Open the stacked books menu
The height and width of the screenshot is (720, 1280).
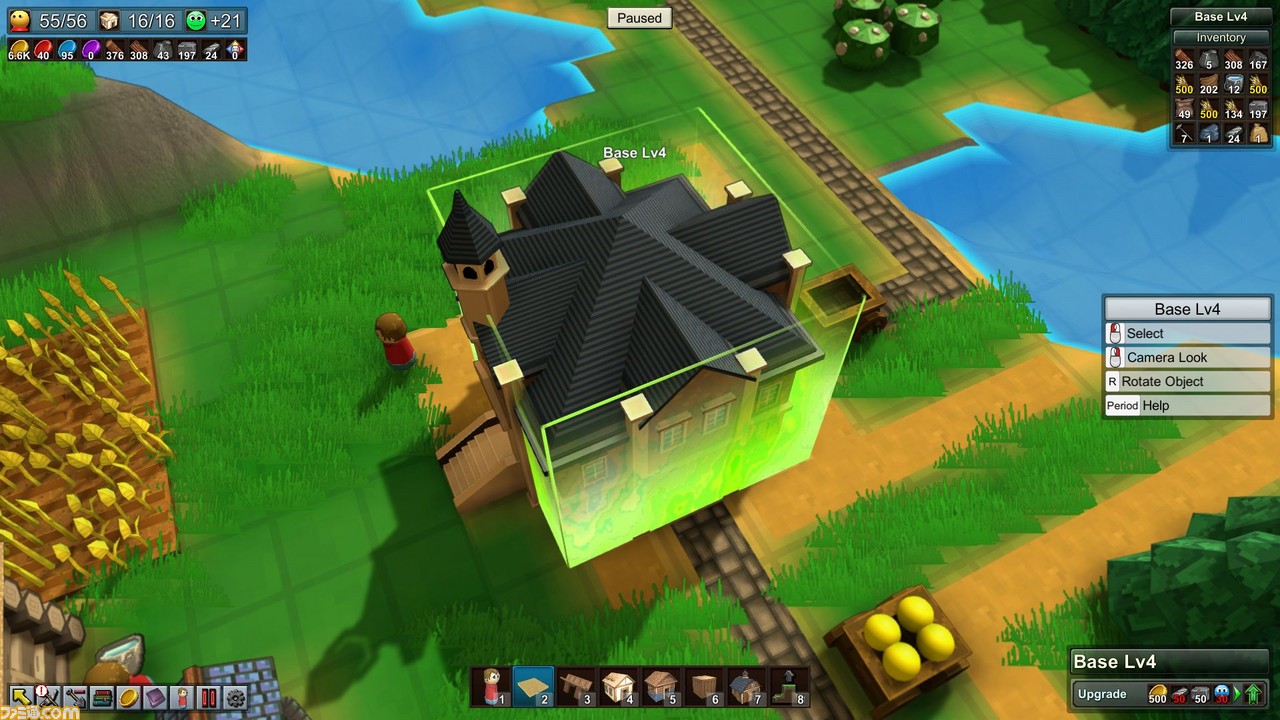click(101, 697)
